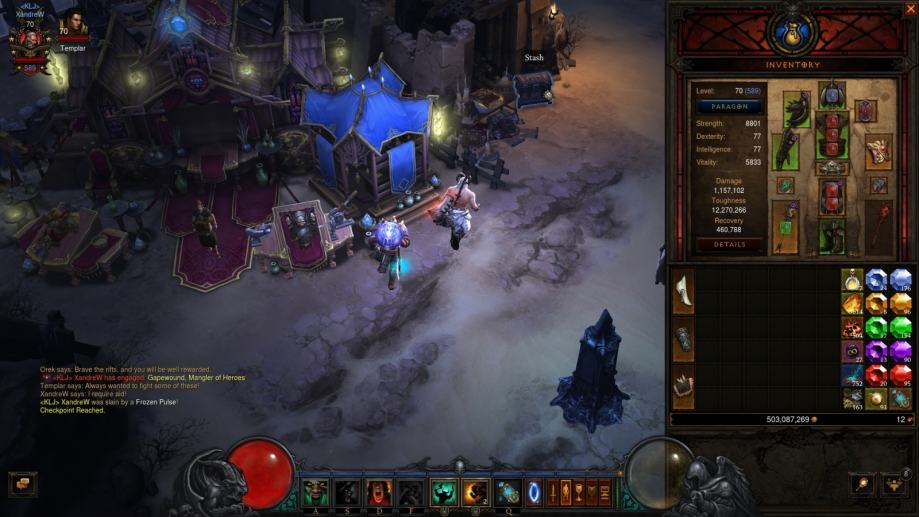Pick the green emerald gem stack

tap(877, 328)
